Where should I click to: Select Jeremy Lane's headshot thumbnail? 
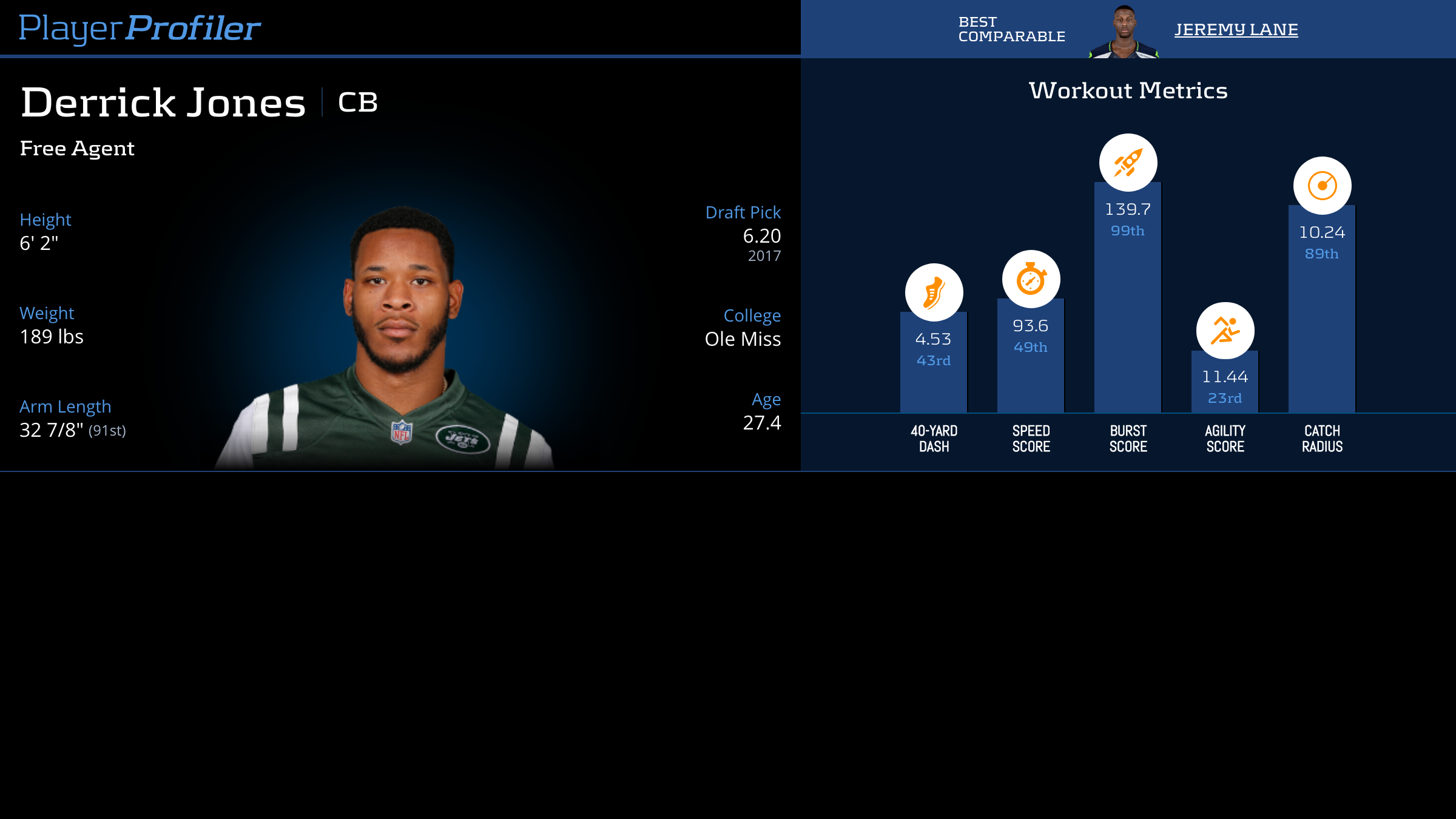tap(1124, 32)
